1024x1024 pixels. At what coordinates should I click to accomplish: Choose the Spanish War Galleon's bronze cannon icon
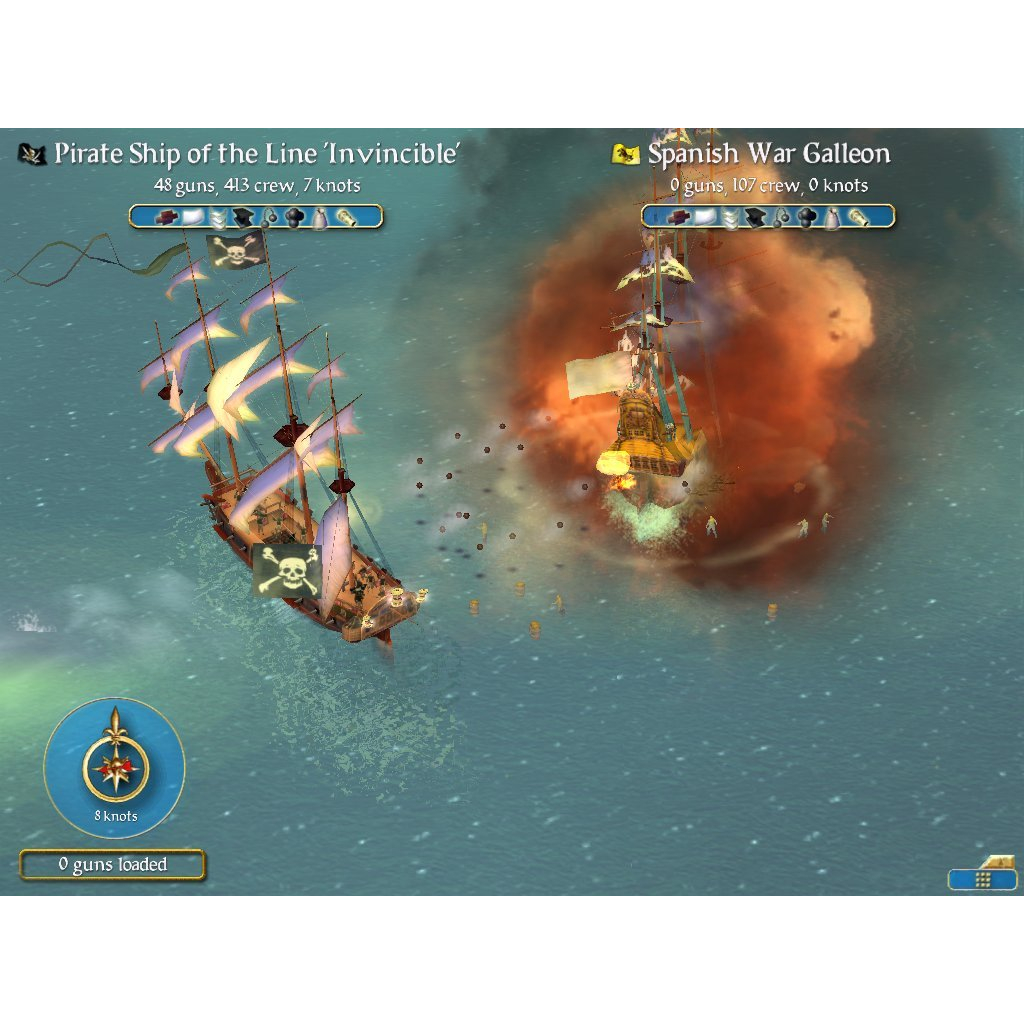click(858, 217)
